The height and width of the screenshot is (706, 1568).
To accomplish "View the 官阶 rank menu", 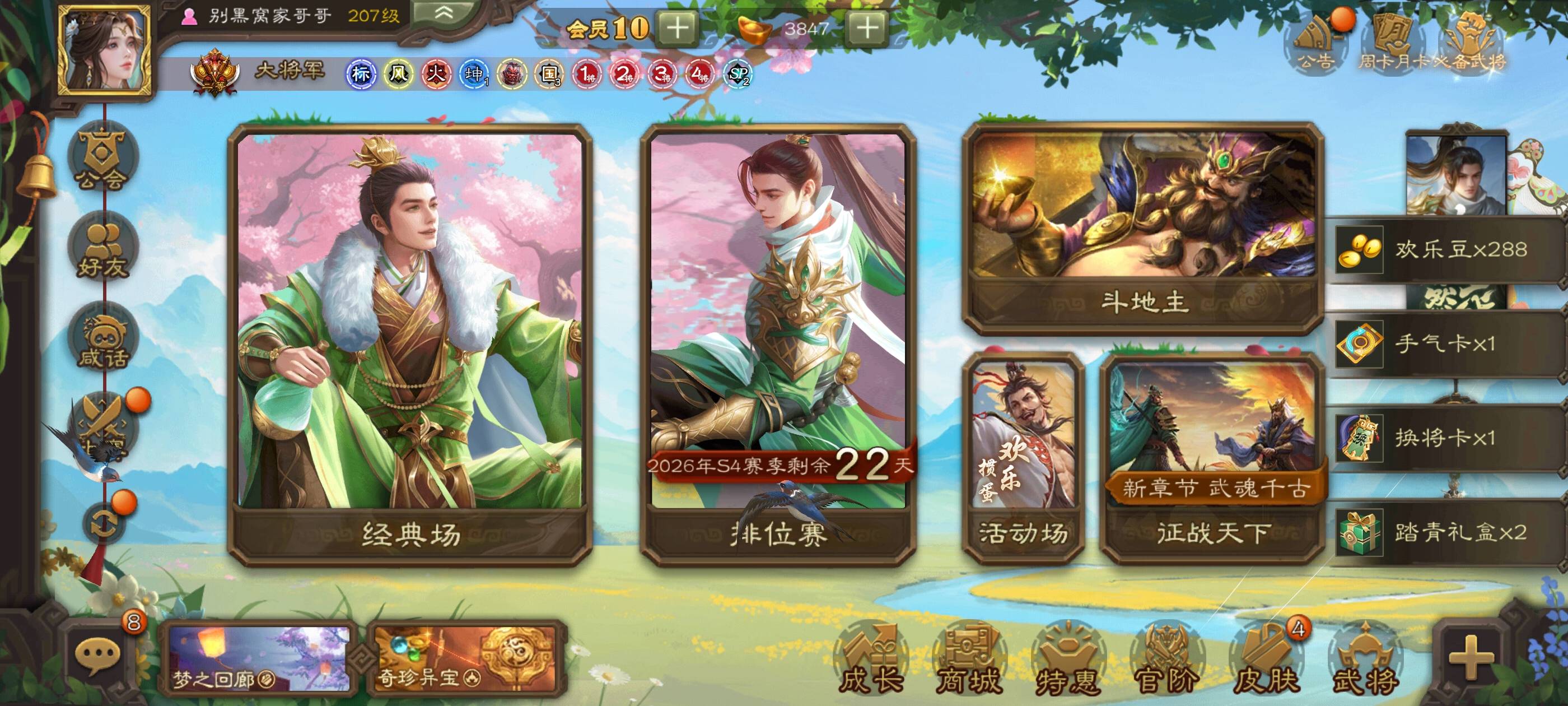I will click(1165, 659).
